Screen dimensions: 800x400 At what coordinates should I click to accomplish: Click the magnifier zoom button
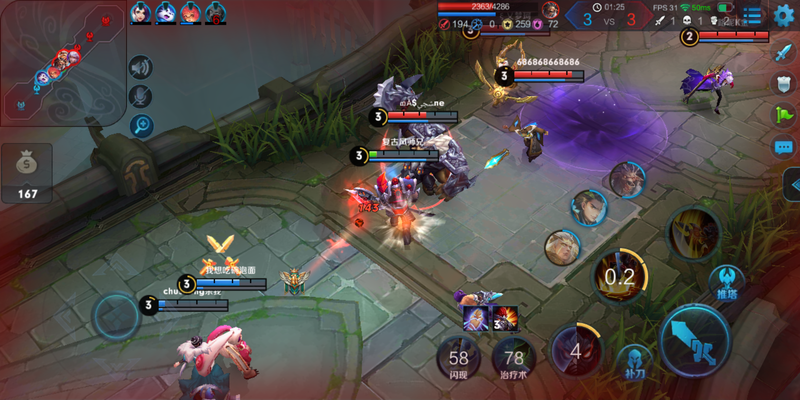141,125
